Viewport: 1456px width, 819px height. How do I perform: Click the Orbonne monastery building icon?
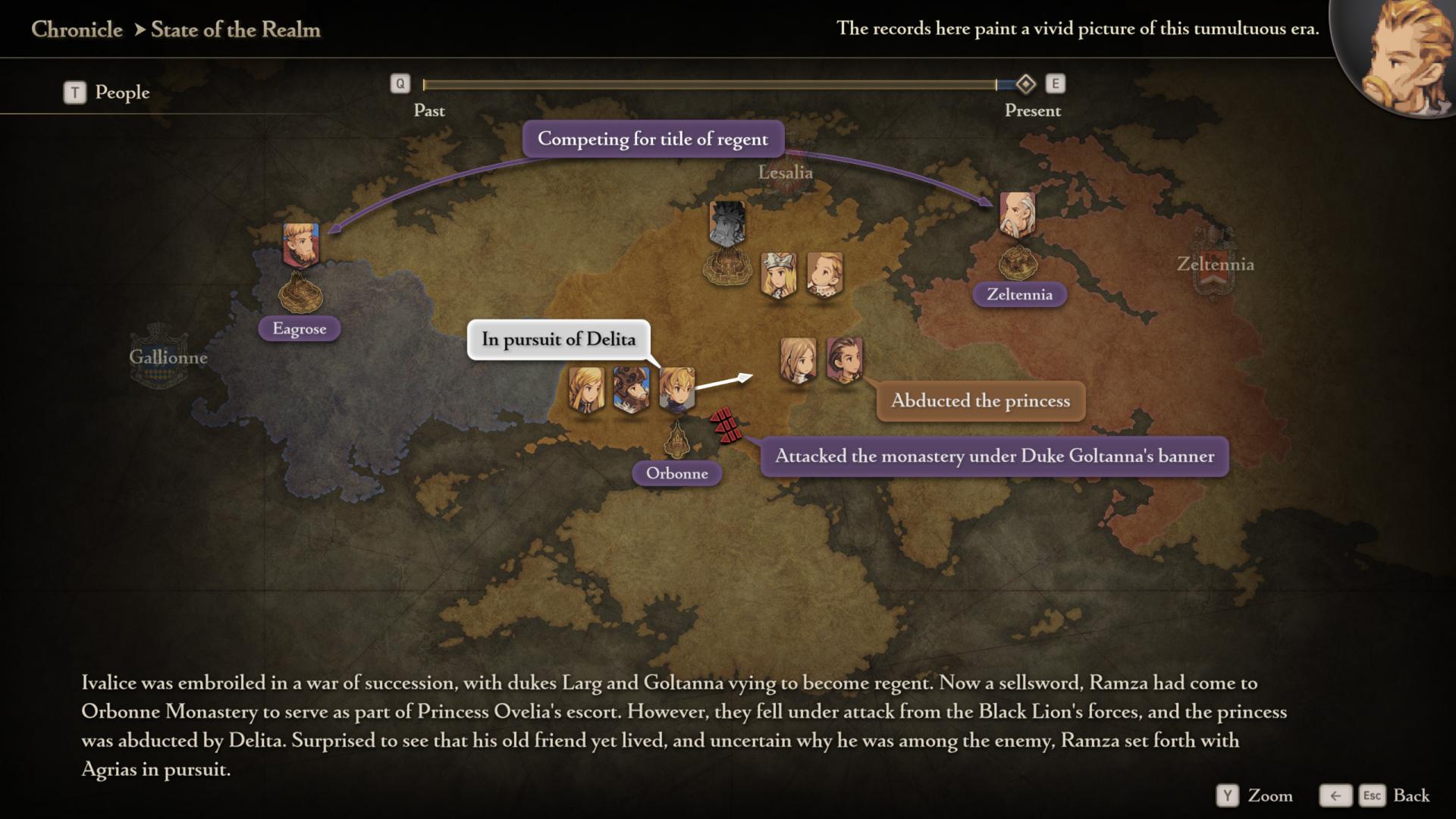(676, 438)
